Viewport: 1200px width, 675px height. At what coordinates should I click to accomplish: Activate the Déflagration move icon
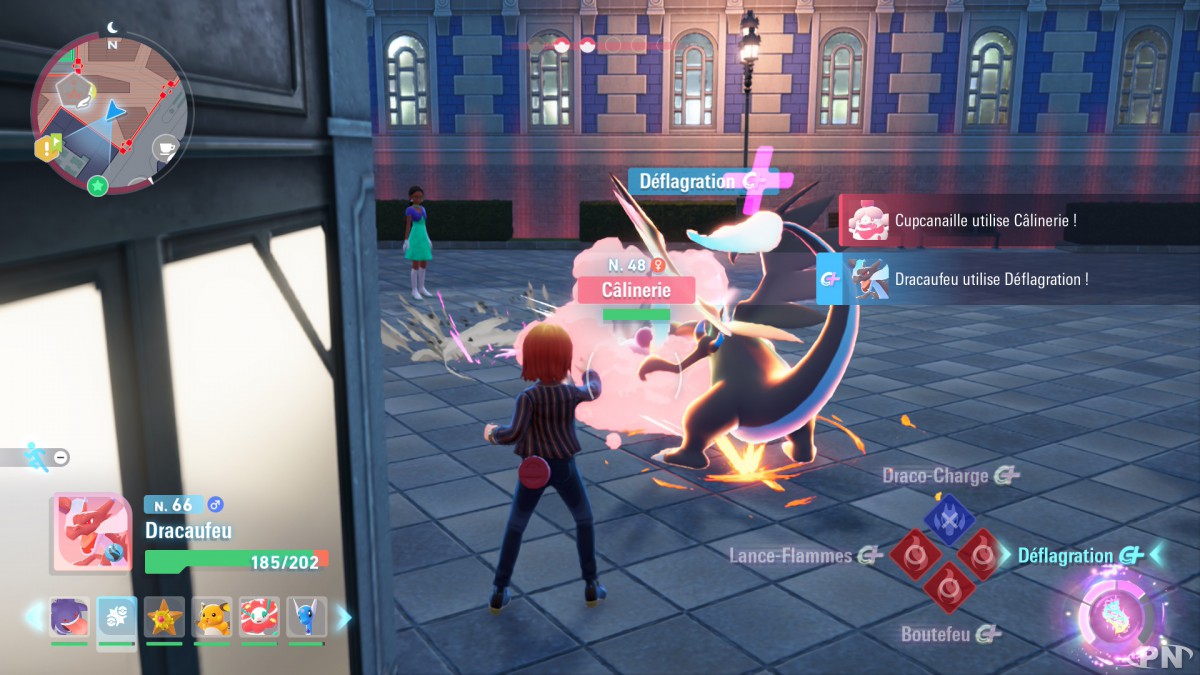point(982,555)
